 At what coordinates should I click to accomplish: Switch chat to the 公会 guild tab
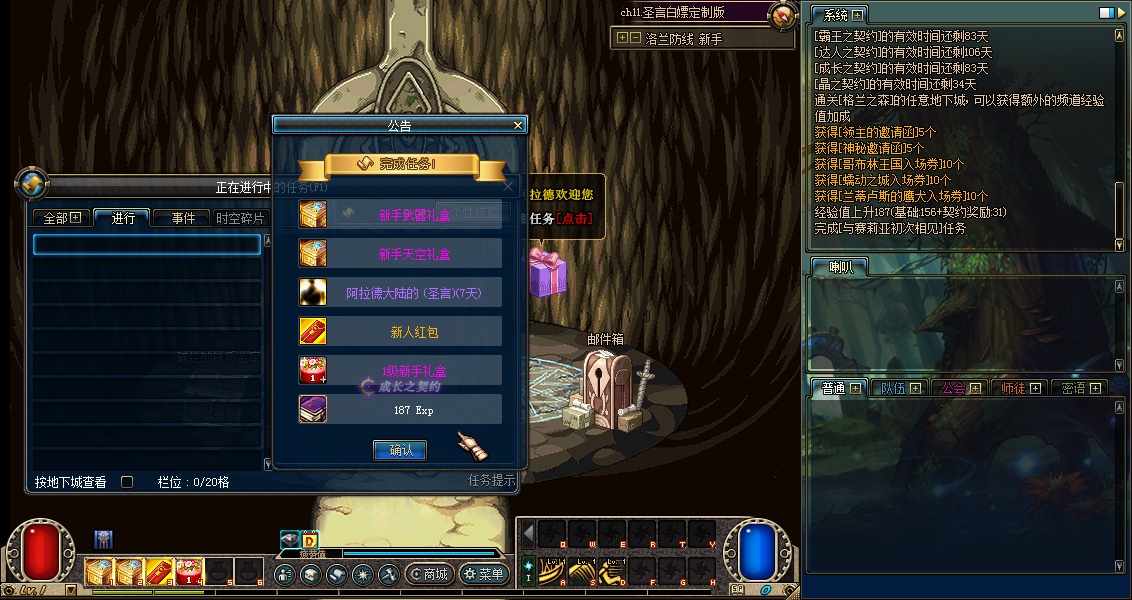coord(961,388)
